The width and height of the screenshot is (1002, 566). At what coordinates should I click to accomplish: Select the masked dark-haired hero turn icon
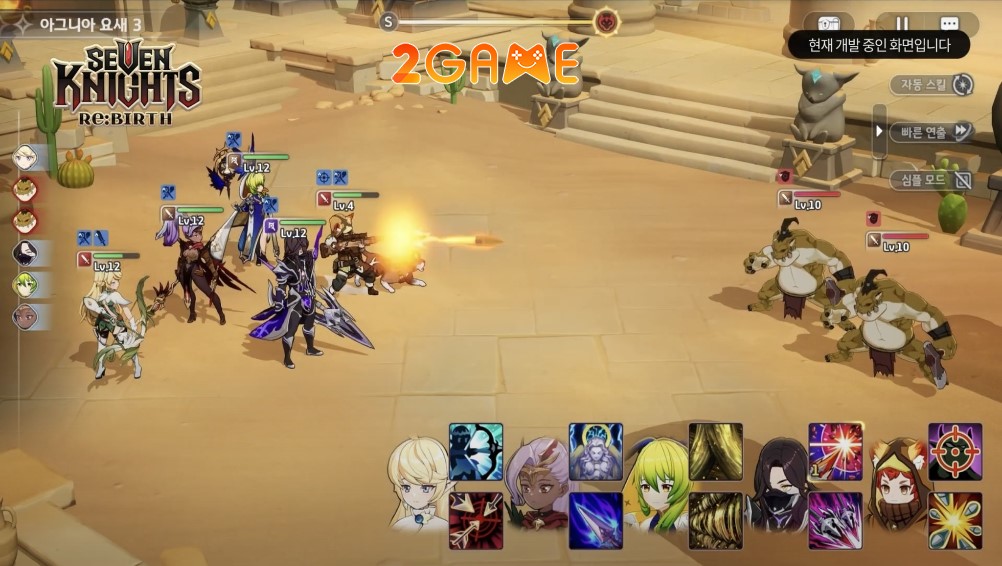[25, 253]
